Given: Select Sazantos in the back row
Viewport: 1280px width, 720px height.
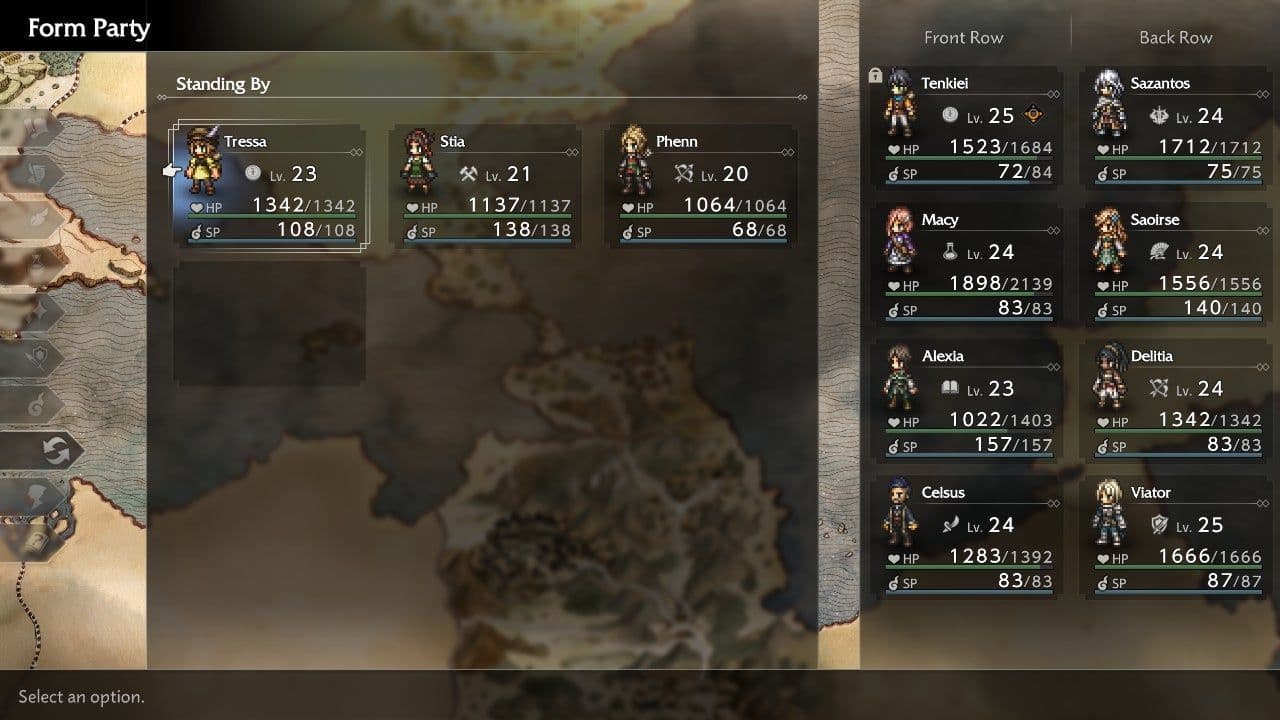Looking at the screenshot, I should tap(1176, 129).
